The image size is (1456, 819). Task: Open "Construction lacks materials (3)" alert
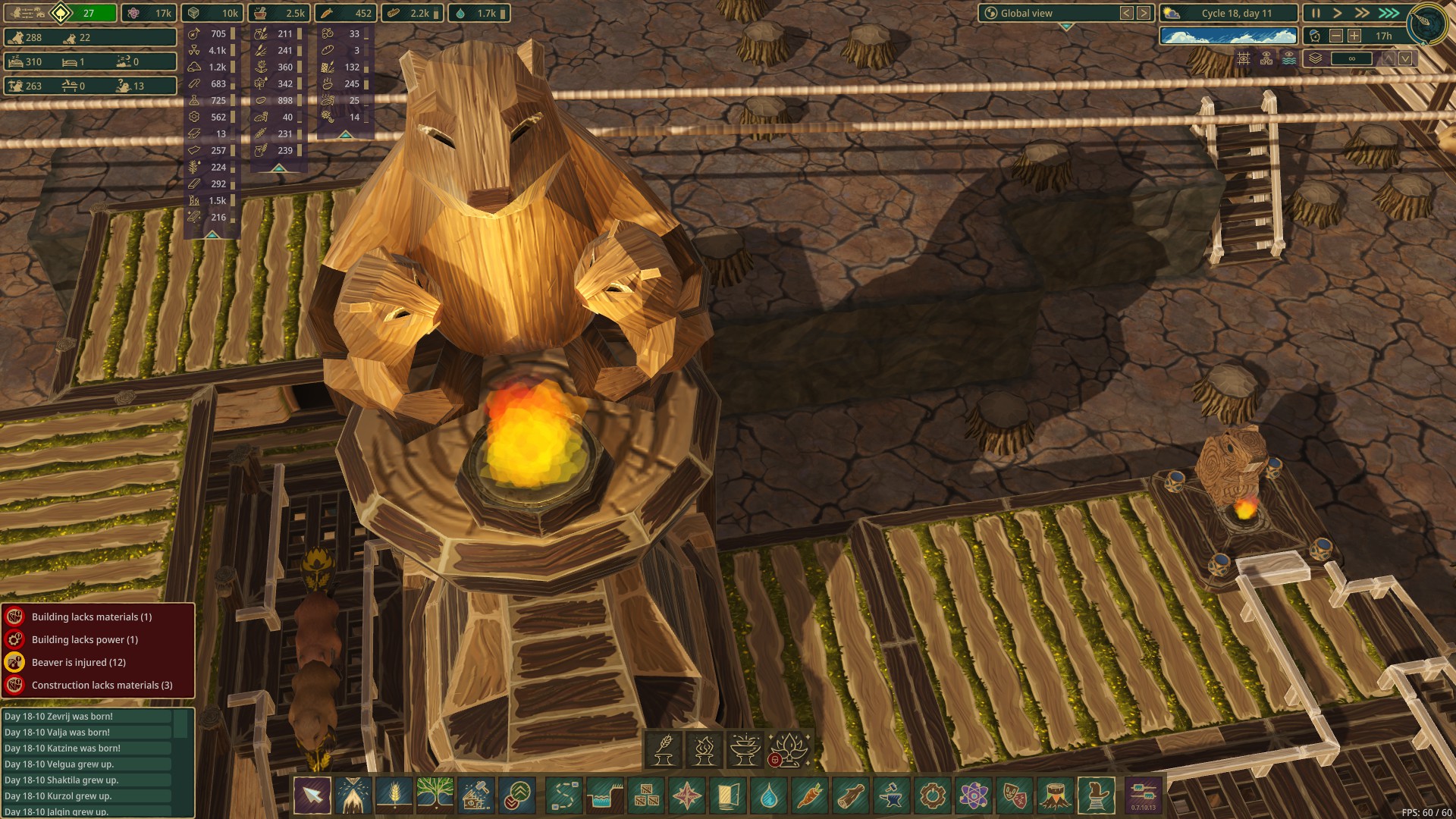point(102,685)
